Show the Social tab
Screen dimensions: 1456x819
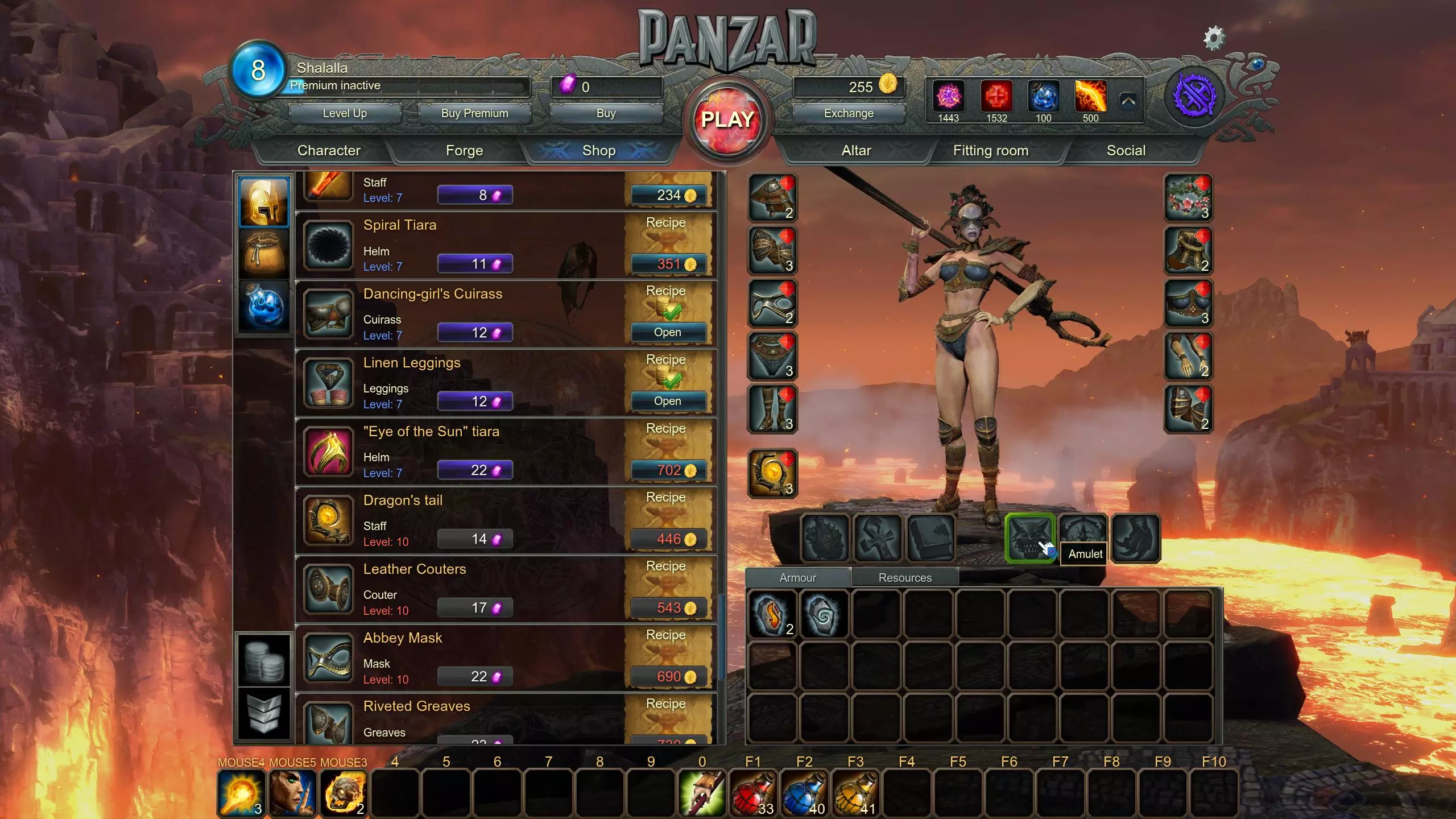(1126, 151)
